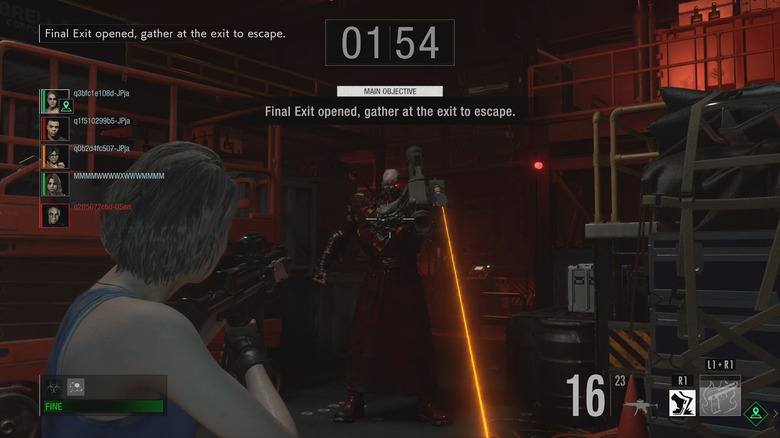Screen dimensions: 780x438
Task: Click the Main Objective tracker label
Action: tap(390, 91)
